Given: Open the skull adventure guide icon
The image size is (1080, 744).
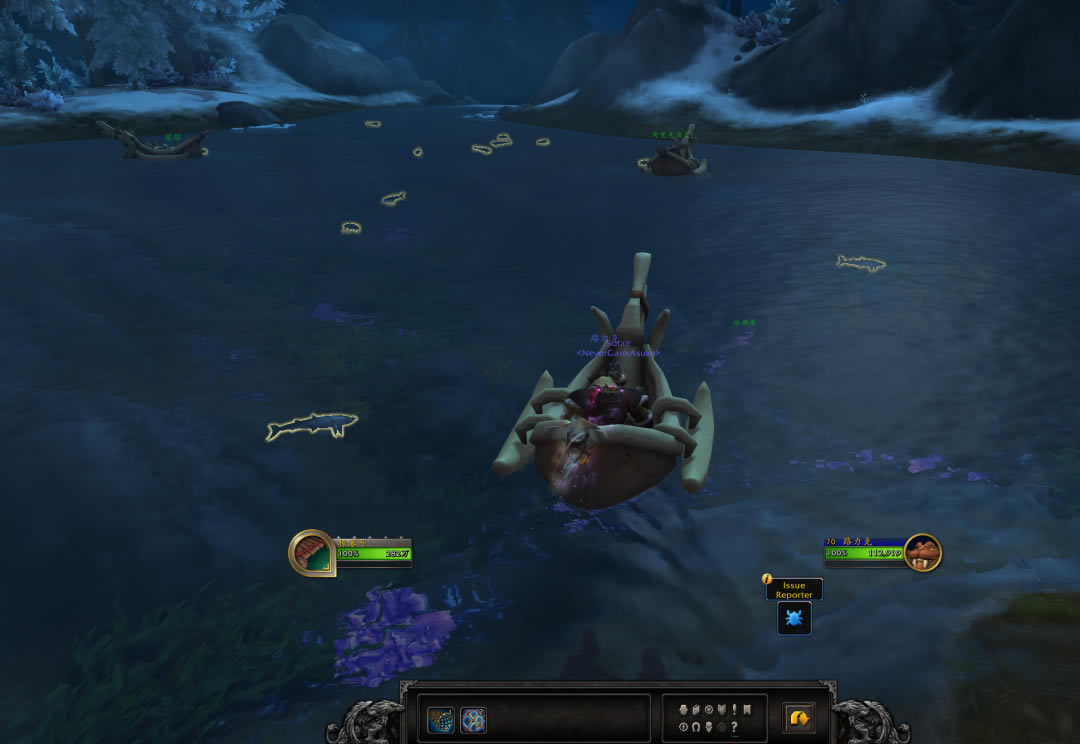Looking at the screenshot, I should (709, 727).
